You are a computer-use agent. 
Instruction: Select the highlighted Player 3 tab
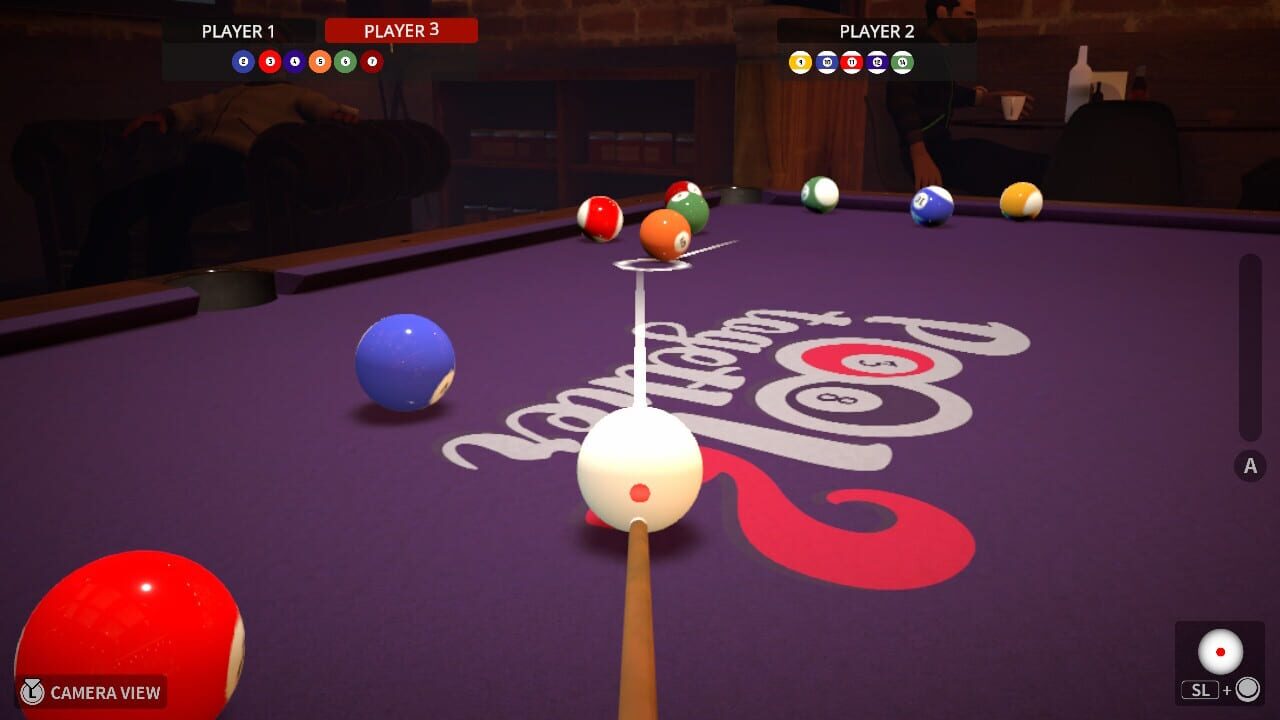tap(402, 30)
